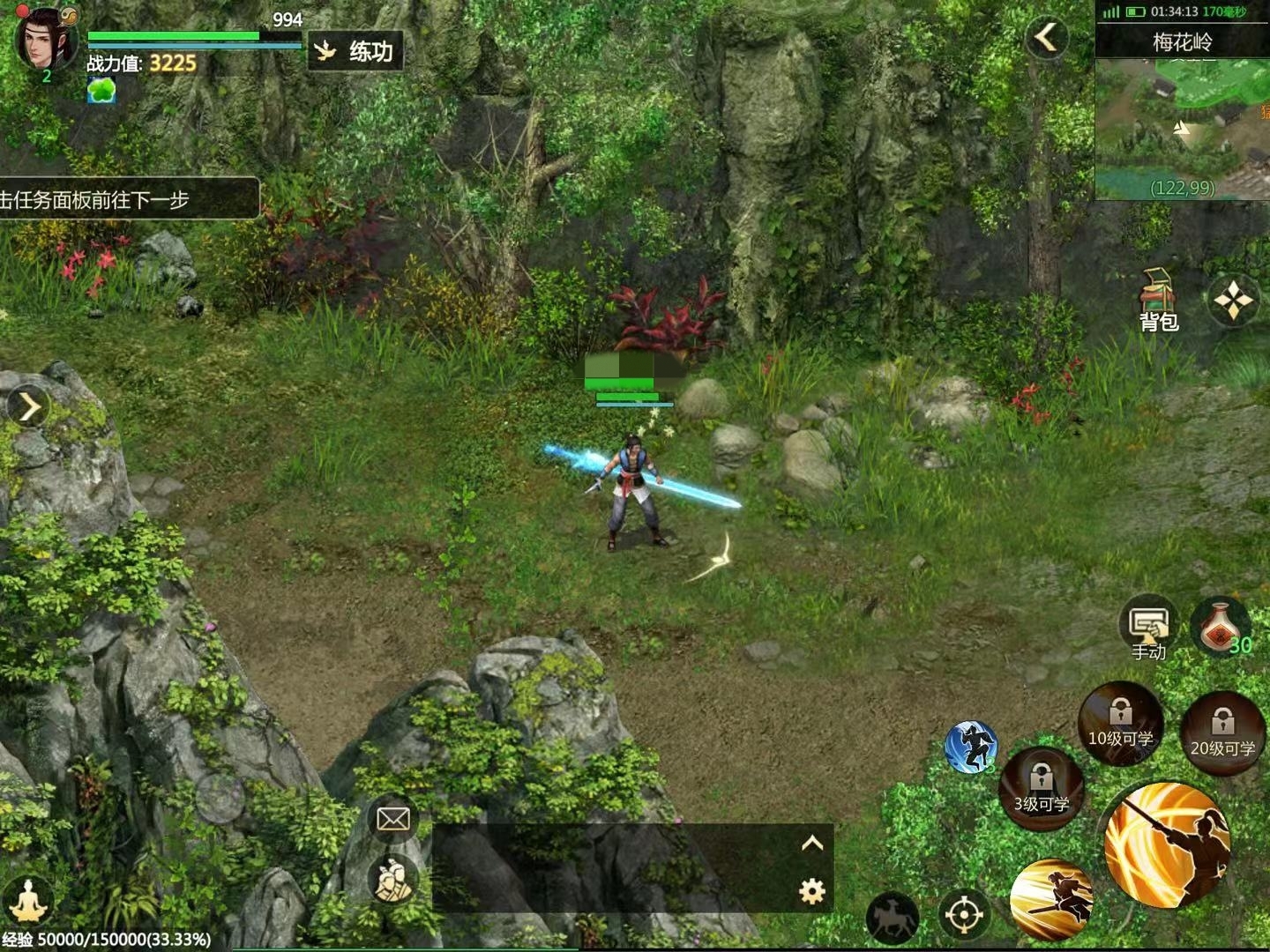This screenshot has height=952, width=1270.
Task: Lock onto a target with crosshair button
Action: pyautogui.click(x=963, y=915)
